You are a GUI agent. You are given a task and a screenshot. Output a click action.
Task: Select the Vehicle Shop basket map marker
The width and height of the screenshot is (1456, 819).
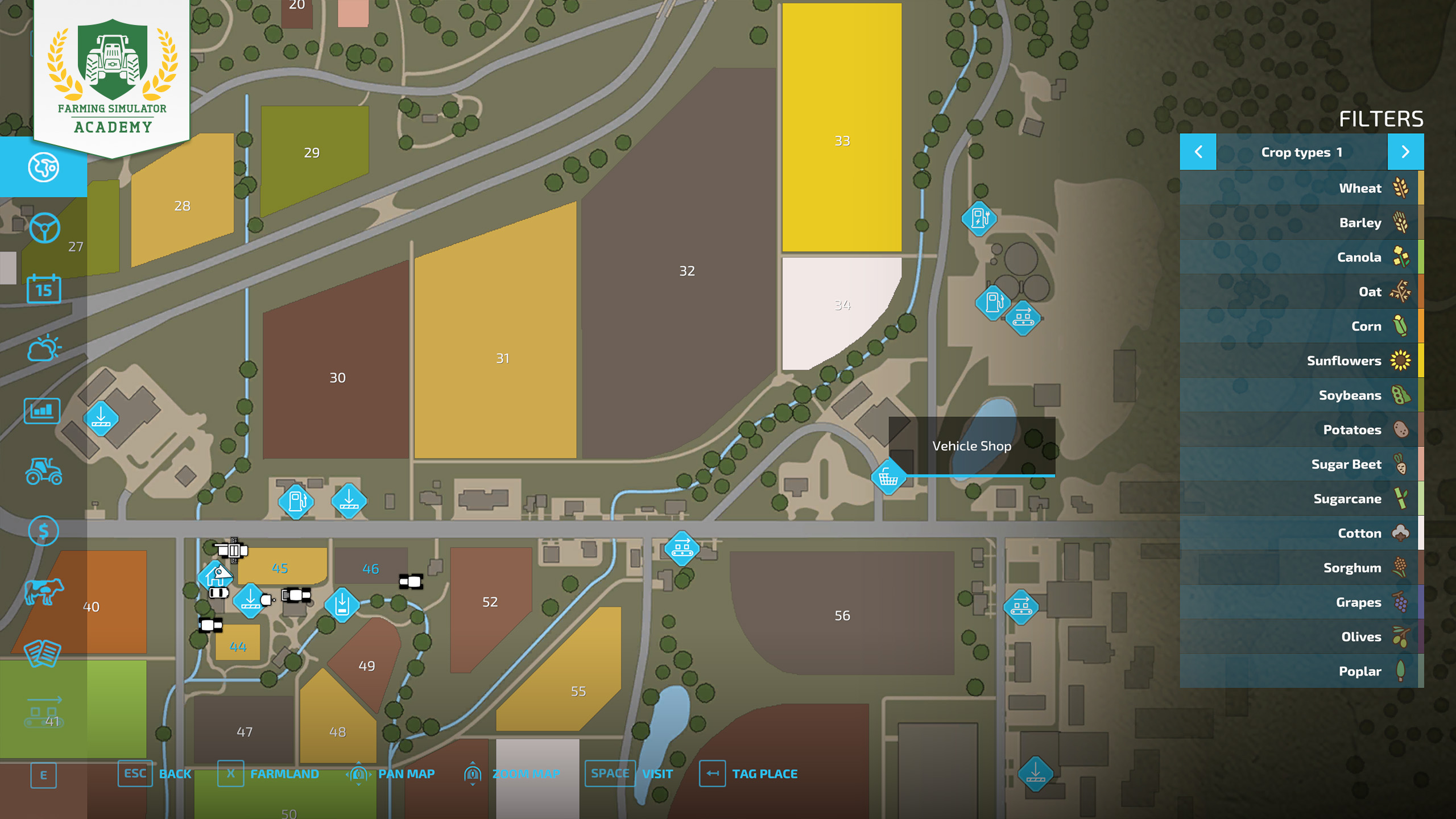(888, 477)
